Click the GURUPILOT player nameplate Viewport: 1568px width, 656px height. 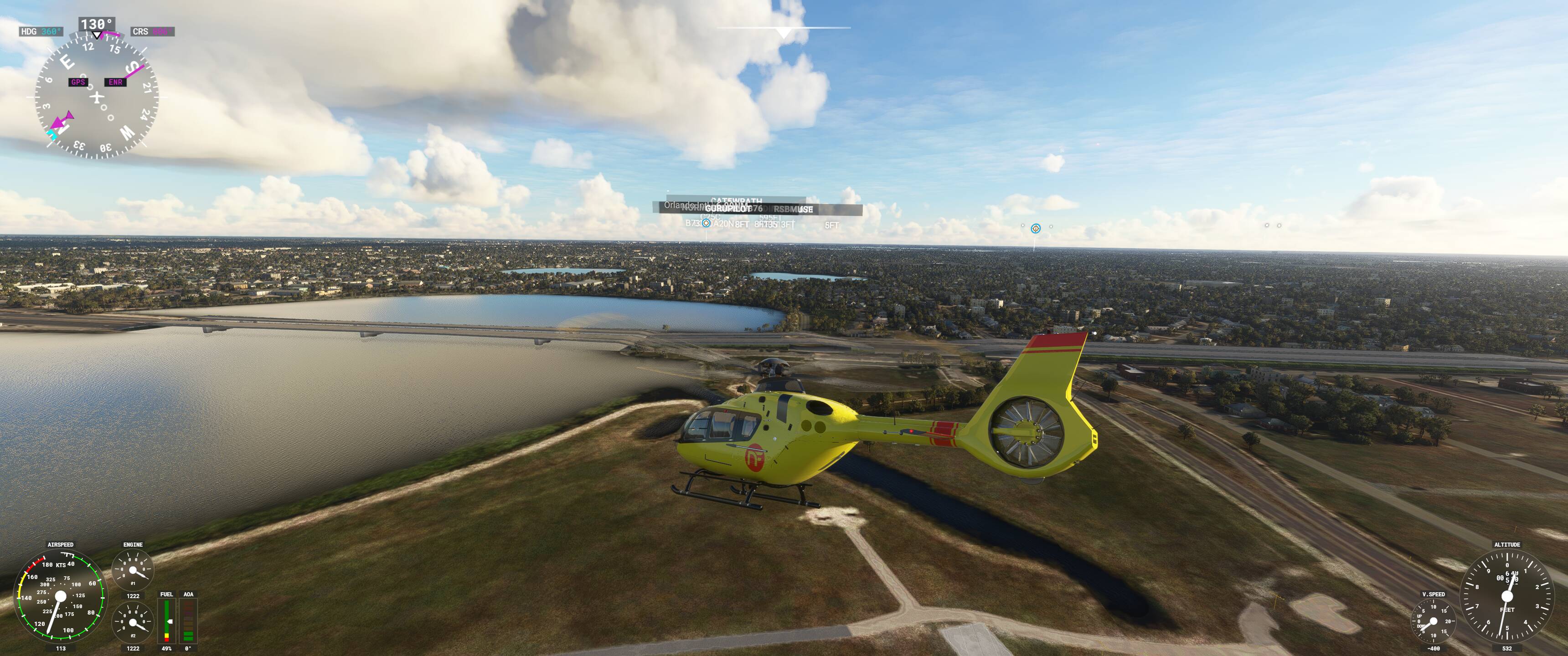coord(727,209)
